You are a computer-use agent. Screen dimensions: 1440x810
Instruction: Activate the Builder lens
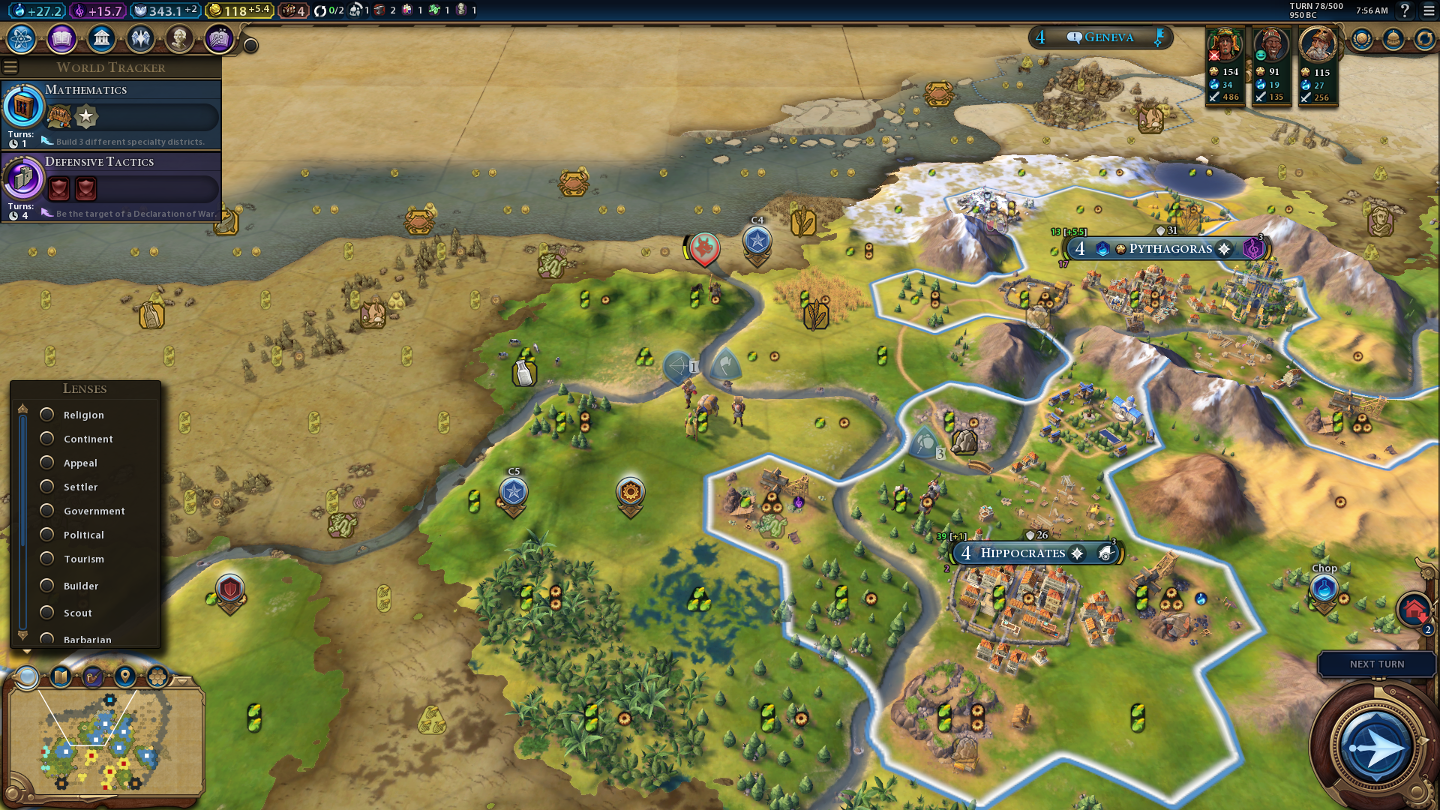47,586
